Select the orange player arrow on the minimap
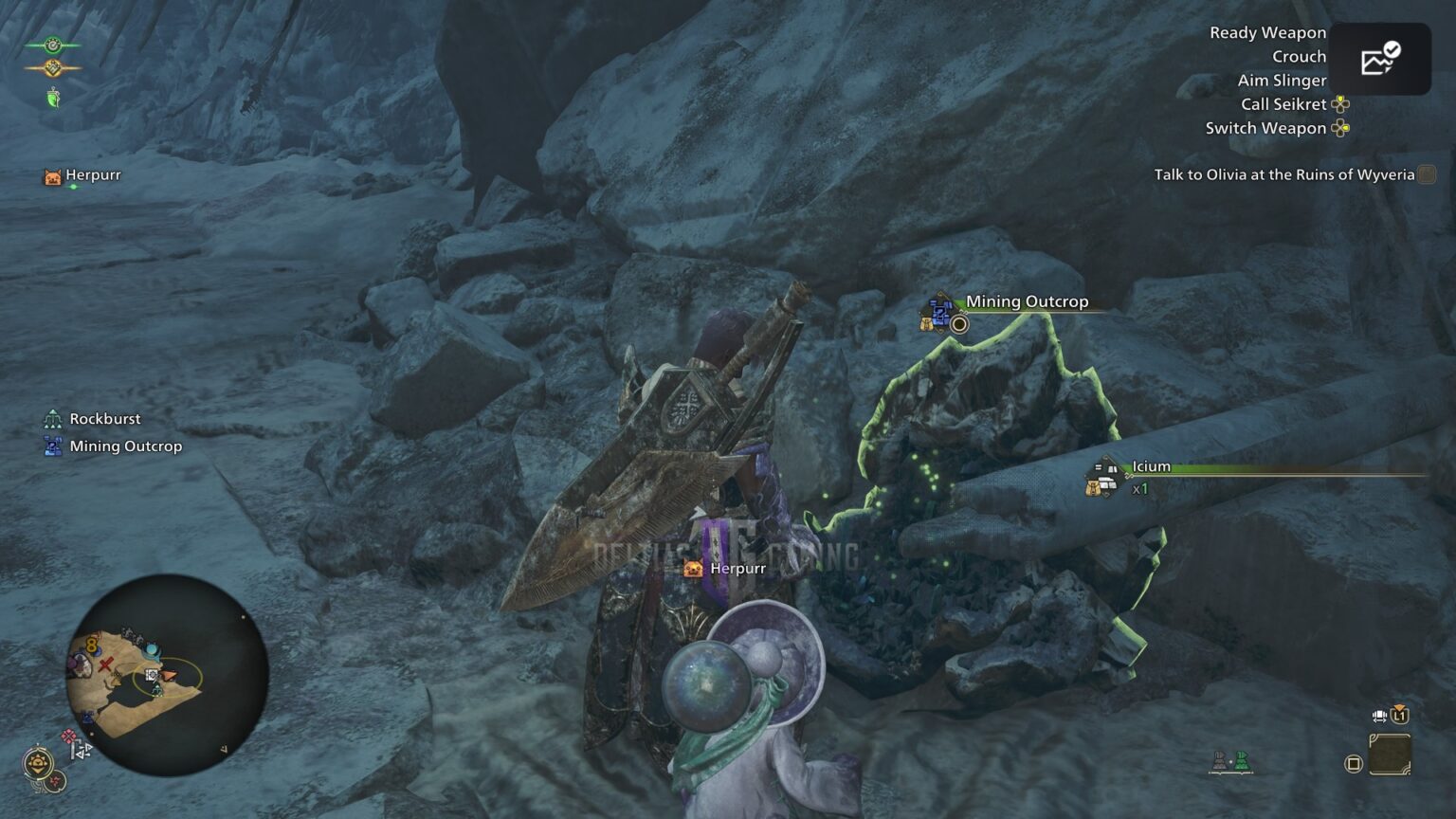1456x819 pixels. [x=169, y=675]
